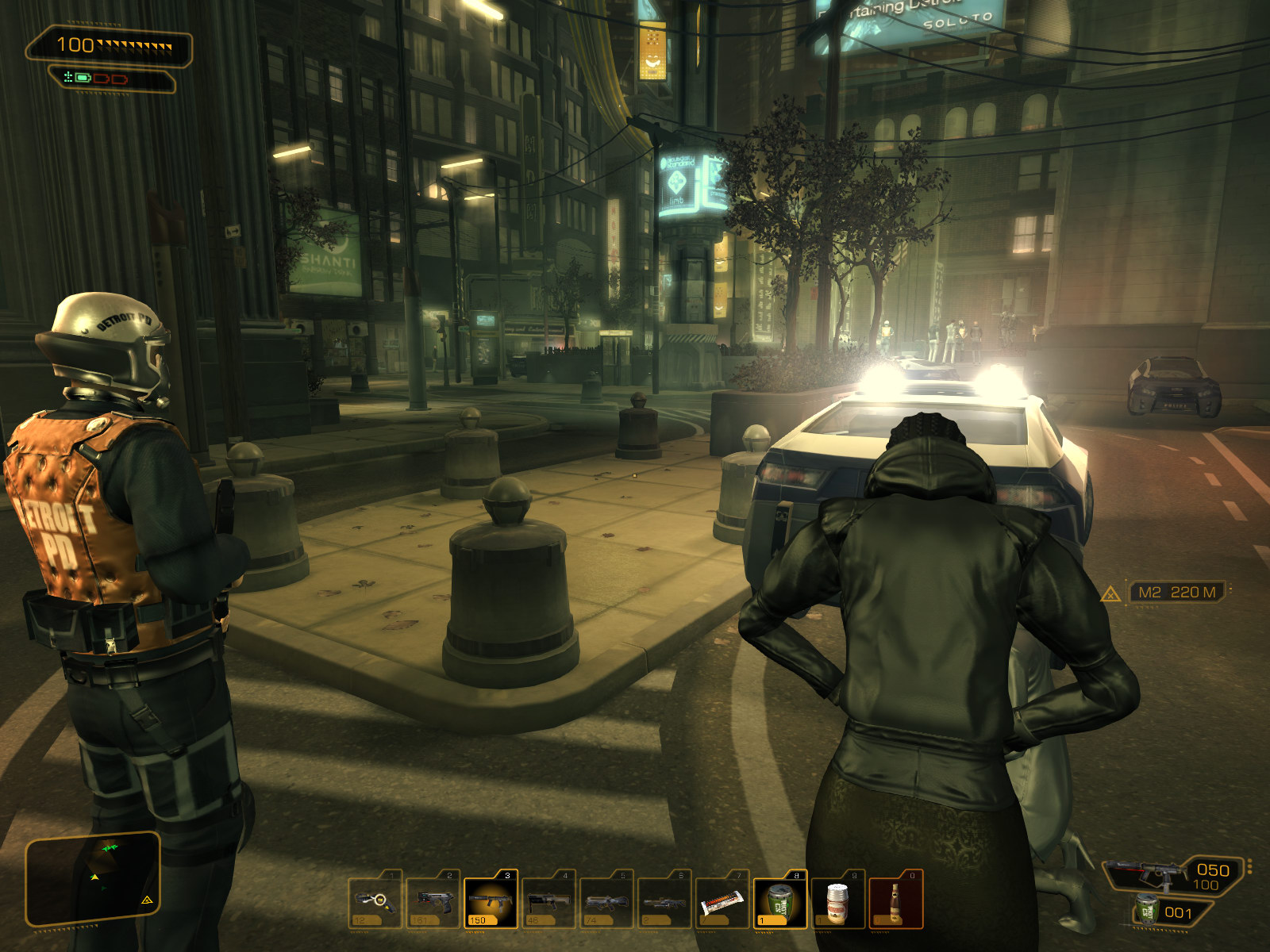Click the M2 220 M objective marker
Screen dimensions: 1270x952
point(1176,592)
